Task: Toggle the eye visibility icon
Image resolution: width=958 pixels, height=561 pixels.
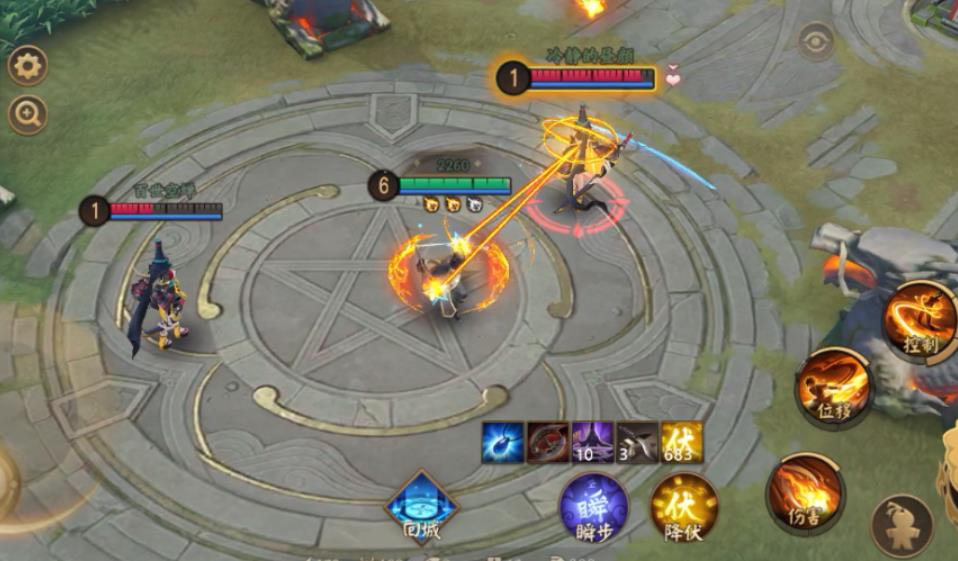Action: coord(816,41)
